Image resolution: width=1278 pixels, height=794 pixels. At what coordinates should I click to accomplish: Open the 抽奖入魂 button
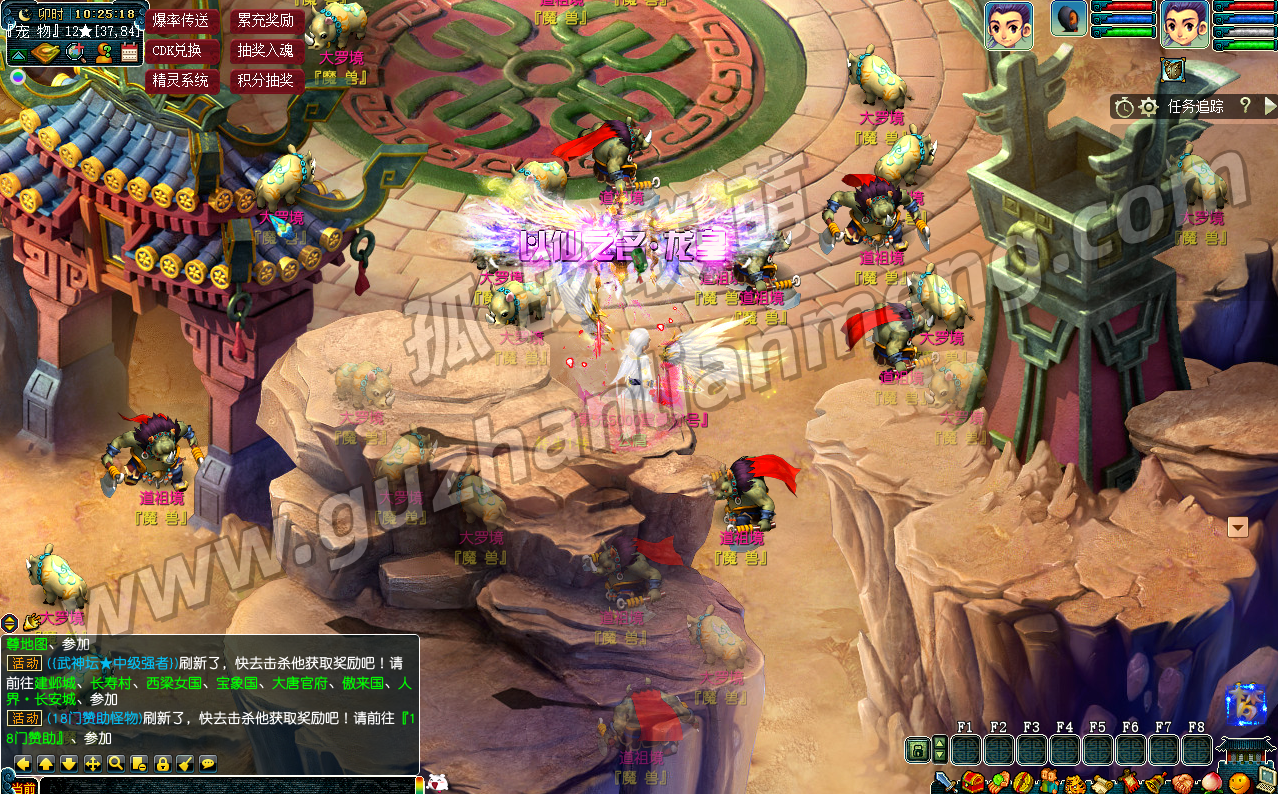[266, 50]
